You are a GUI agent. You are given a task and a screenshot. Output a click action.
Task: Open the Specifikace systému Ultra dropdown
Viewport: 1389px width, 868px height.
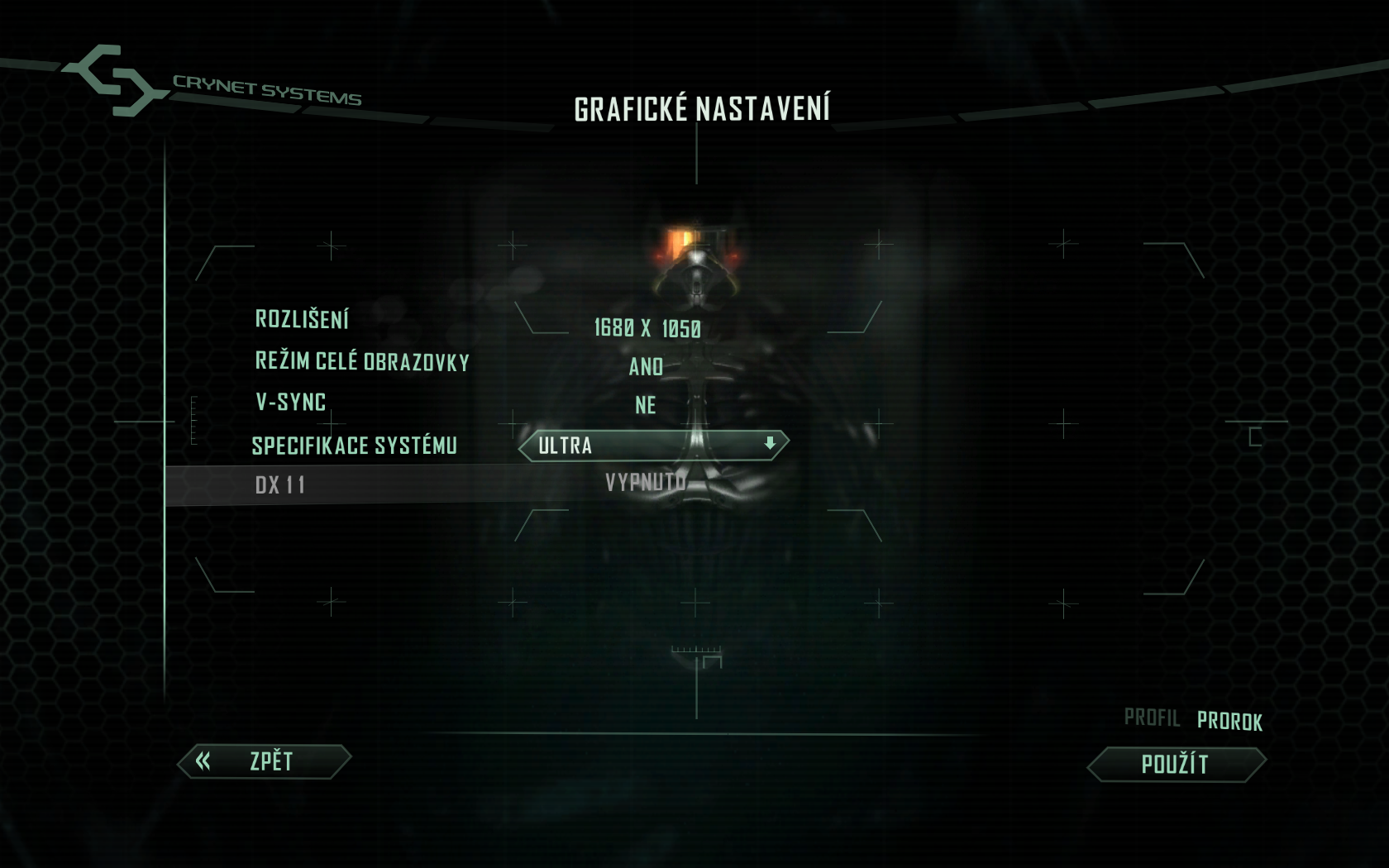[x=653, y=446]
